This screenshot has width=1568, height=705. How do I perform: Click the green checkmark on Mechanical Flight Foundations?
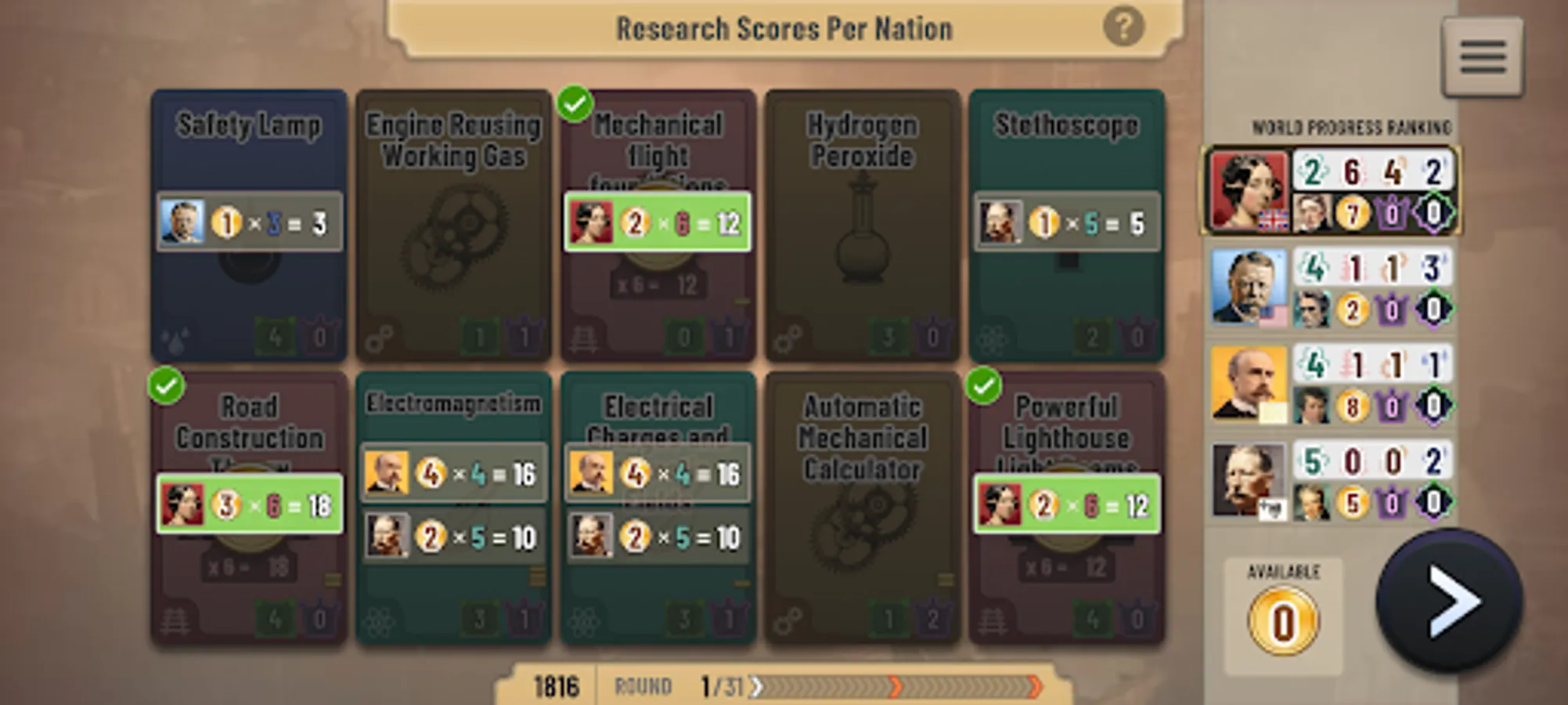click(576, 100)
